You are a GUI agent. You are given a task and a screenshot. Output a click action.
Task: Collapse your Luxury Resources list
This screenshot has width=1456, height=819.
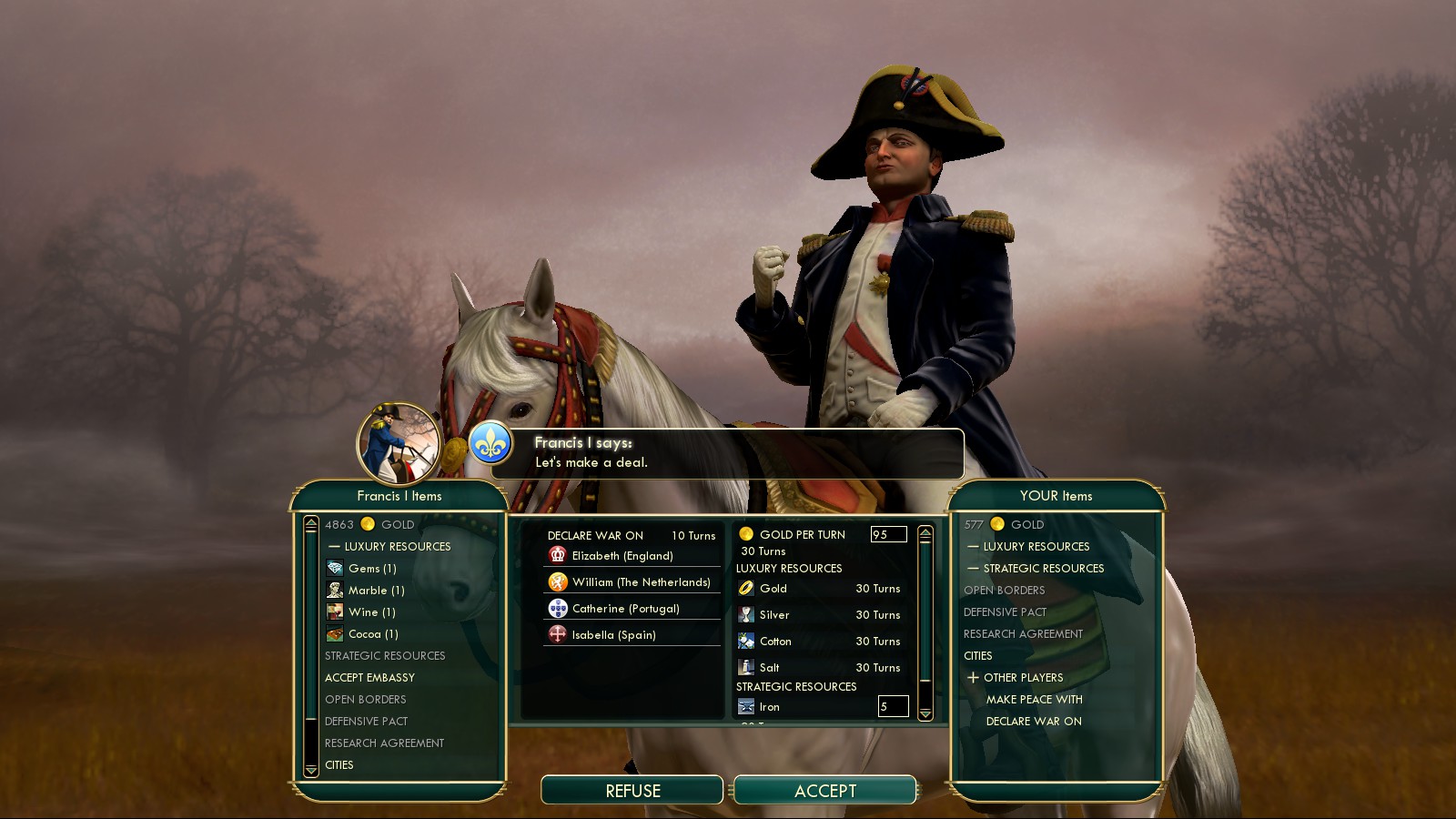point(973,547)
